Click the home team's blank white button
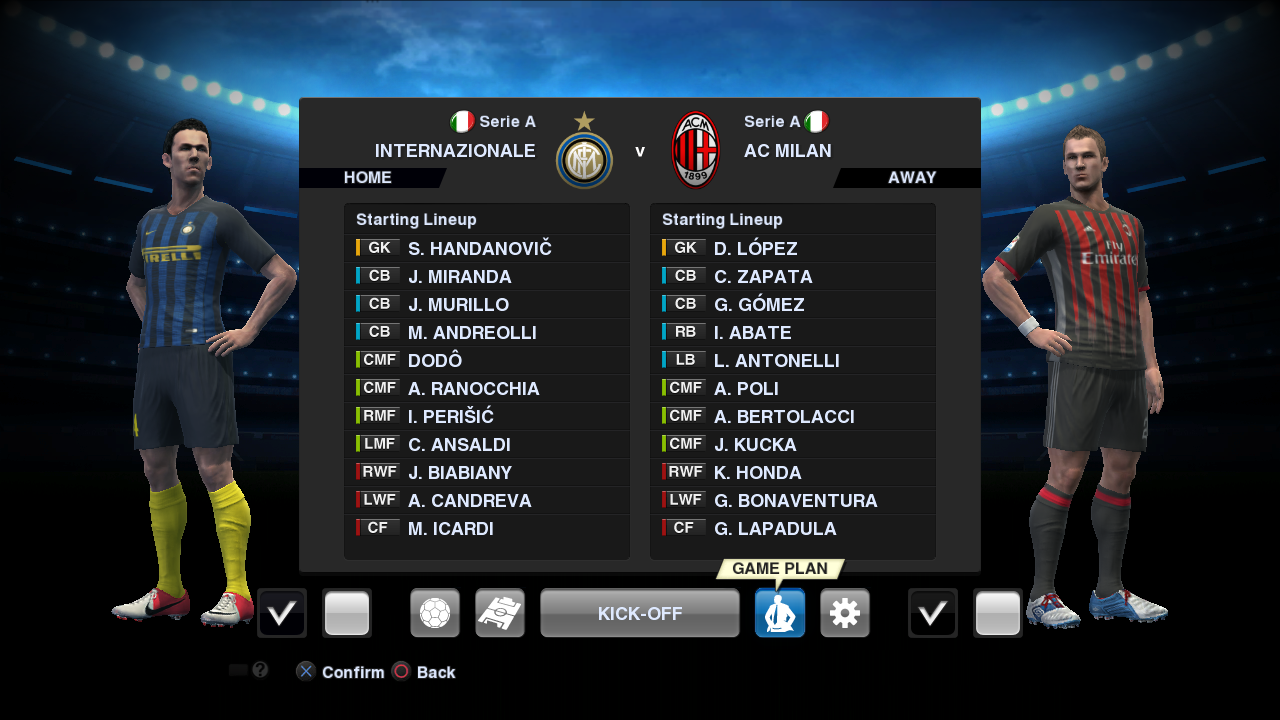Screen dimensions: 1280x720 click(x=347, y=613)
